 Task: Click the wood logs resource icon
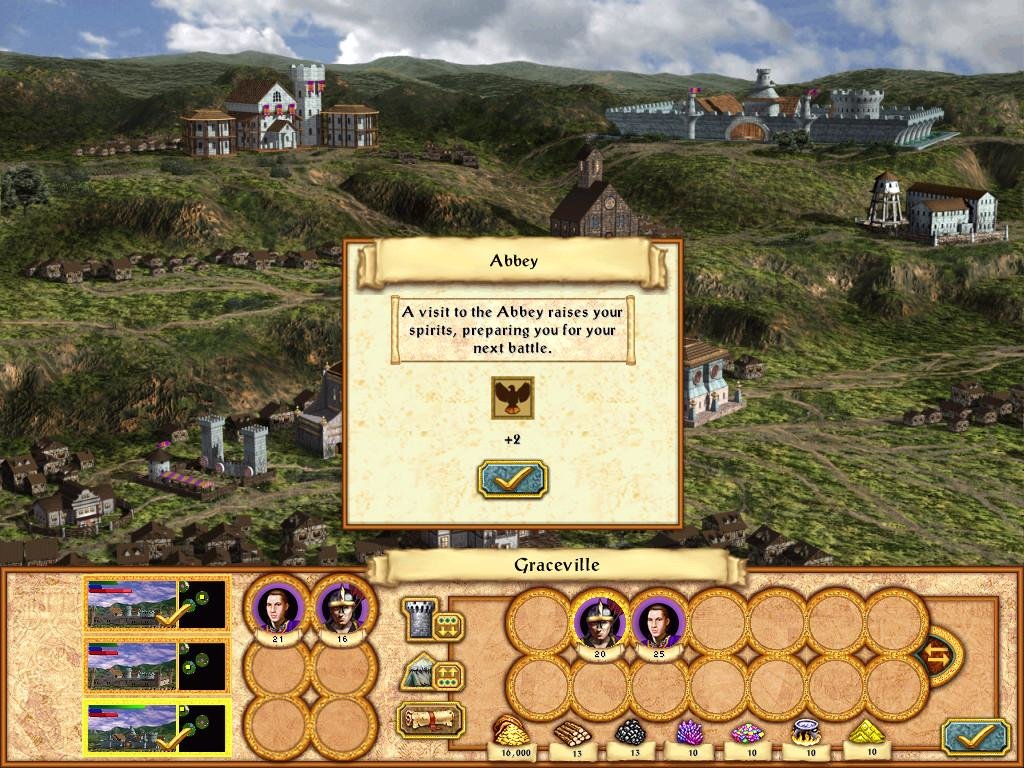569,732
